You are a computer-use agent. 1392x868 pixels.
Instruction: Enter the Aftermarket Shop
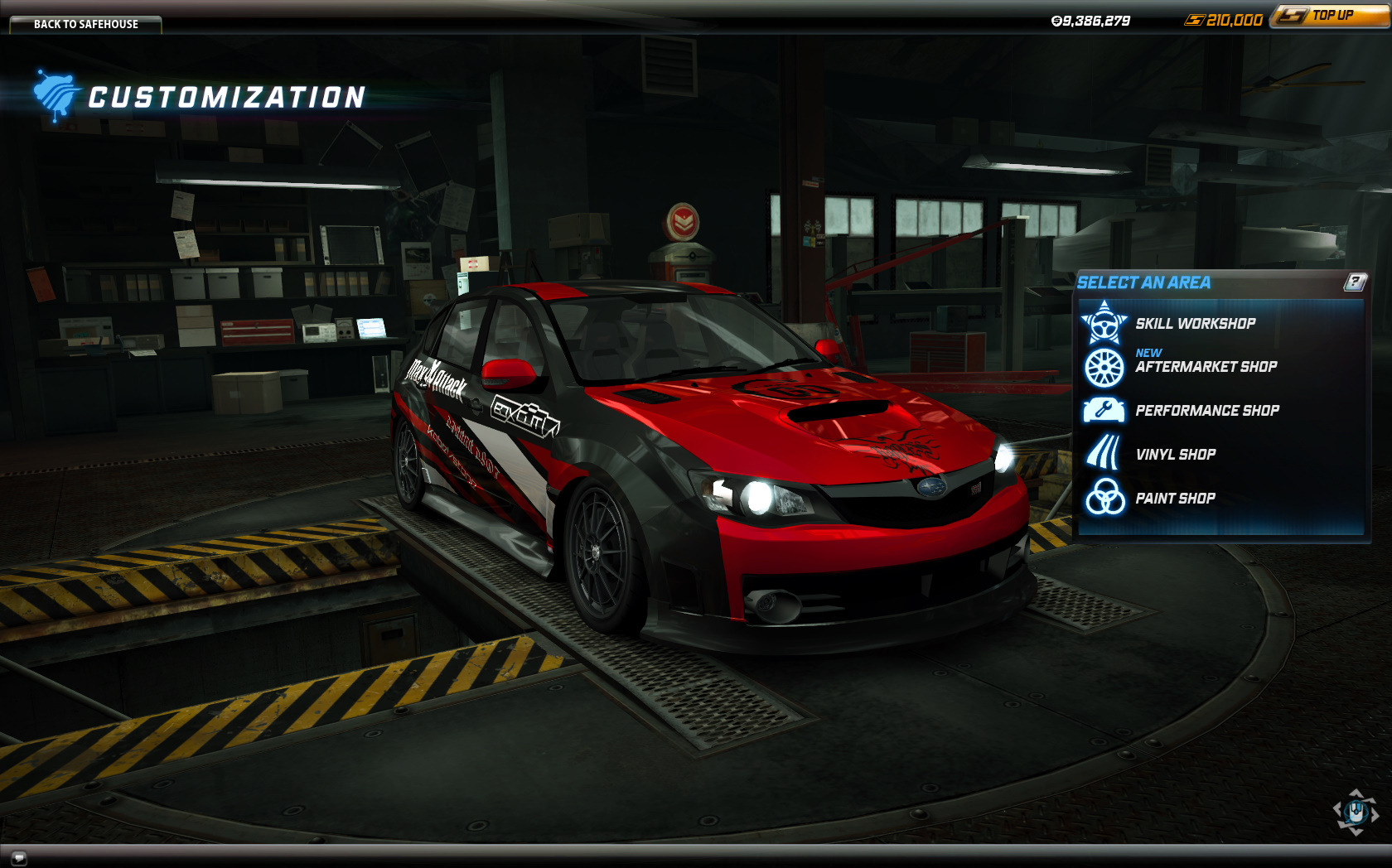[x=1205, y=367]
